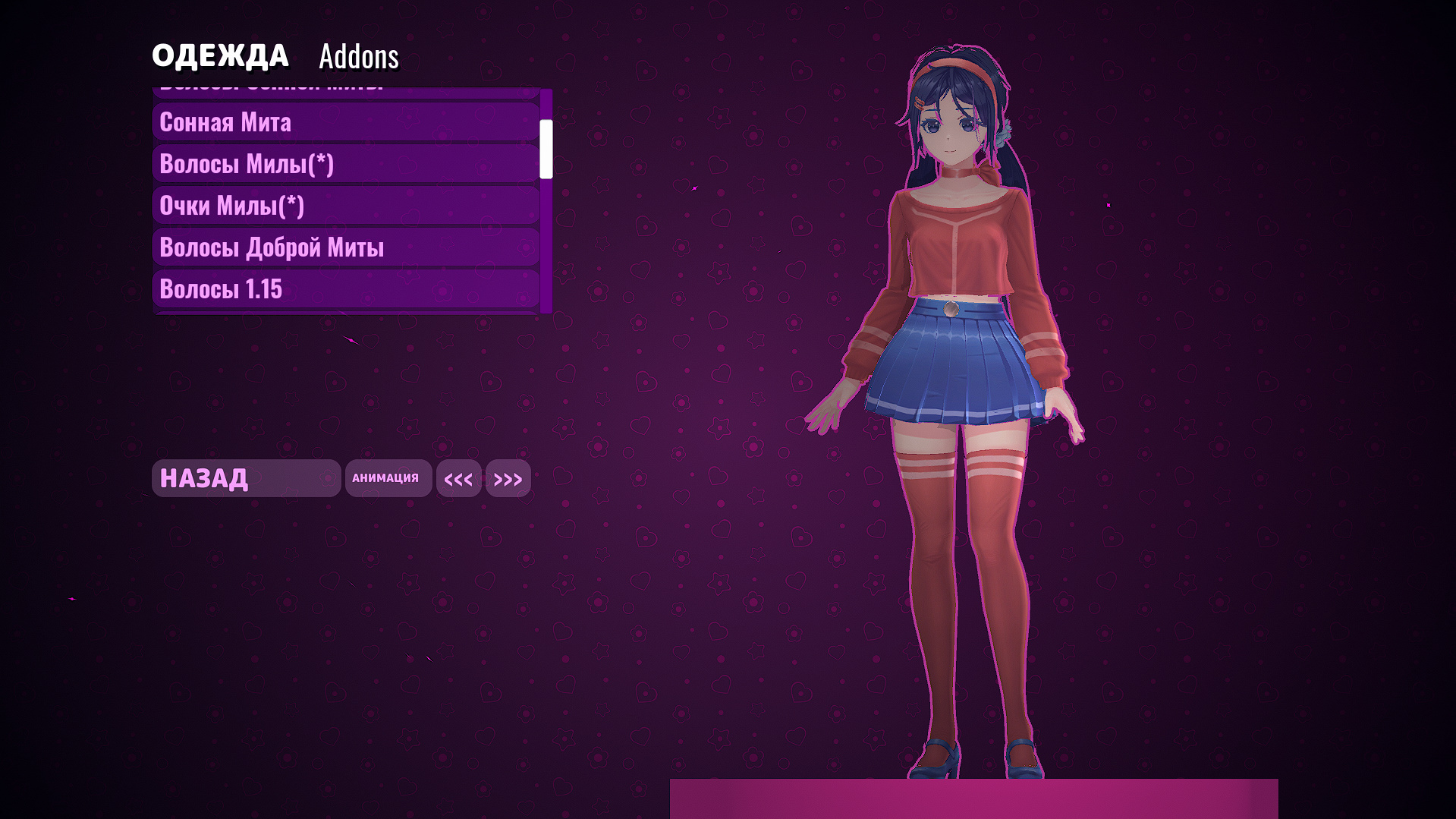The width and height of the screenshot is (1456, 819).
Task: Open the Addons tab
Action: click(358, 56)
